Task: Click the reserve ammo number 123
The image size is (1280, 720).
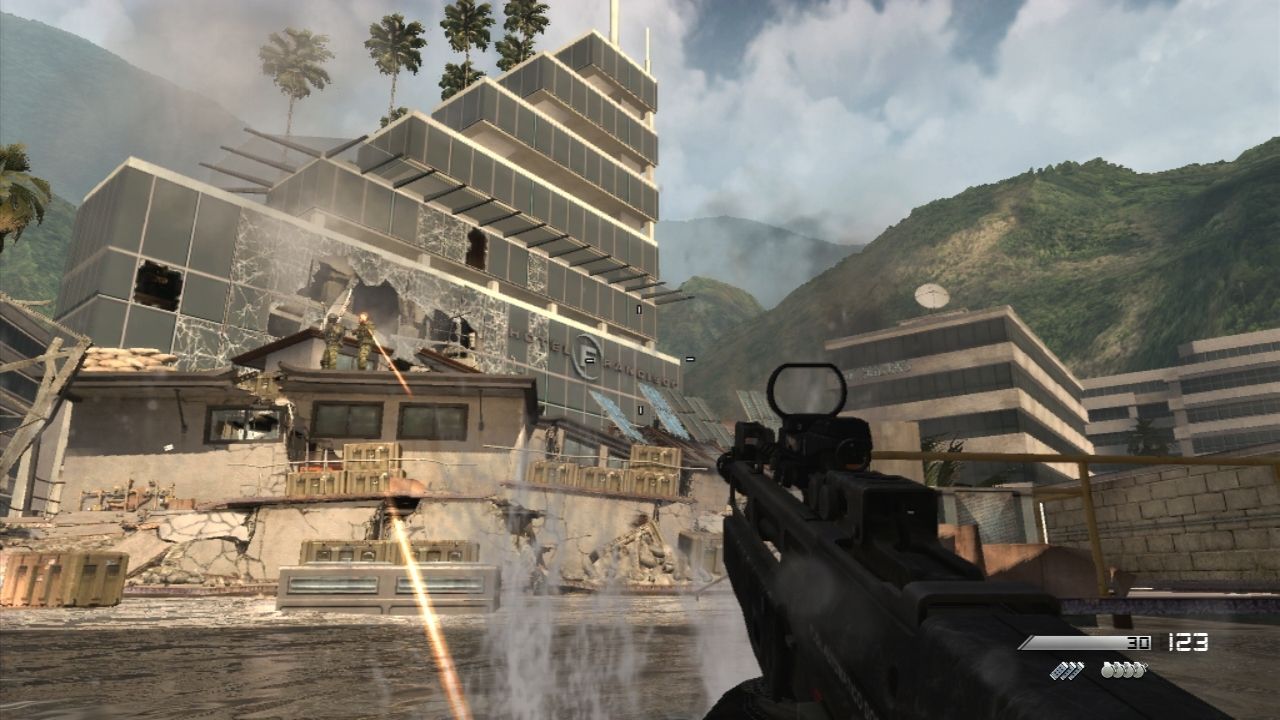Action: (x=1187, y=642)
